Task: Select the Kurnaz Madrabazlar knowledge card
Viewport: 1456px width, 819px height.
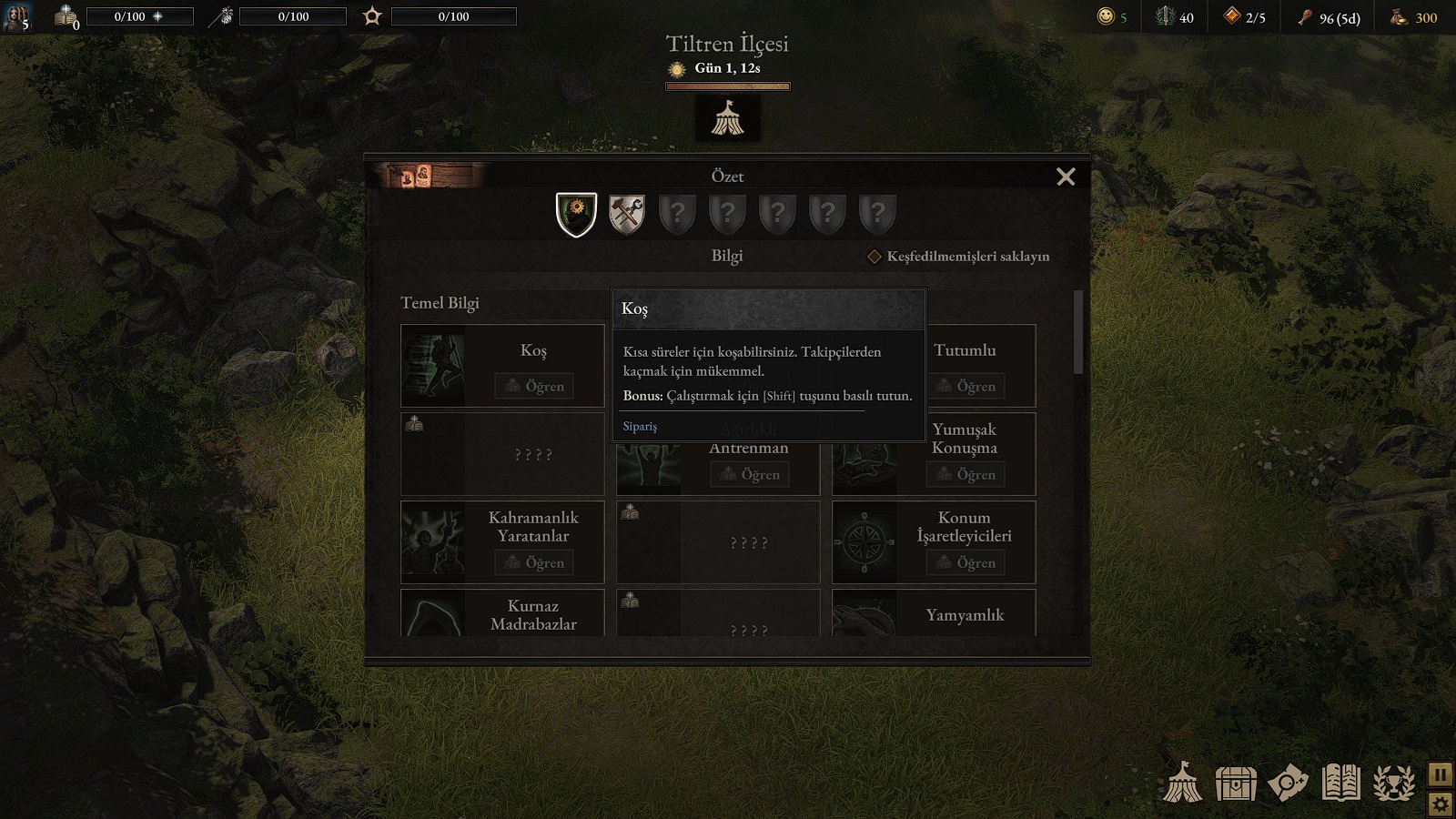Action: [x=502, y=613]
